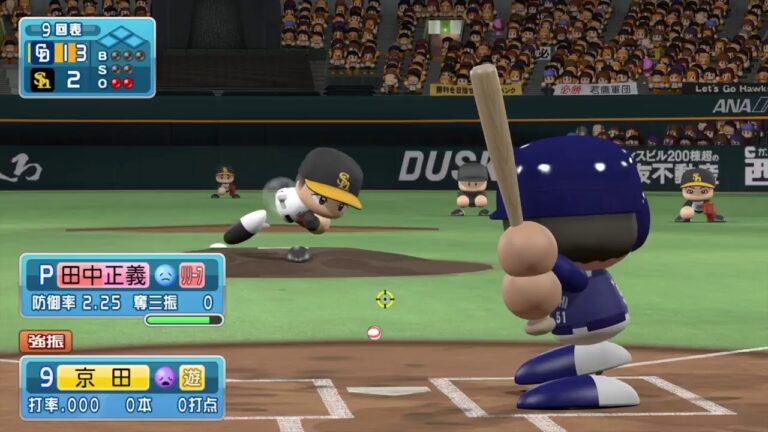
Task: Toggle the 強振 power swing indicator
Action: (x=45, y=342)
